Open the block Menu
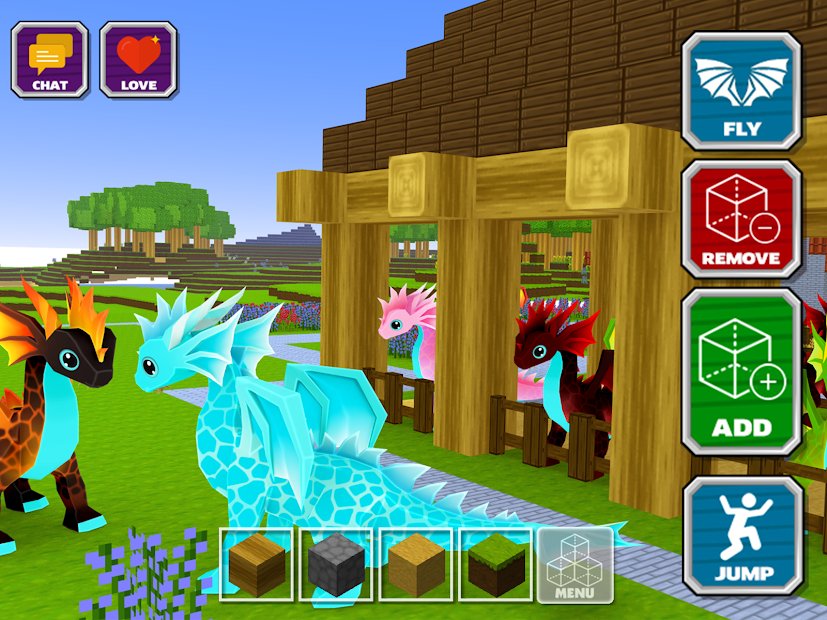The height and width of the screenshot is (620, 827). pos(574,564)
